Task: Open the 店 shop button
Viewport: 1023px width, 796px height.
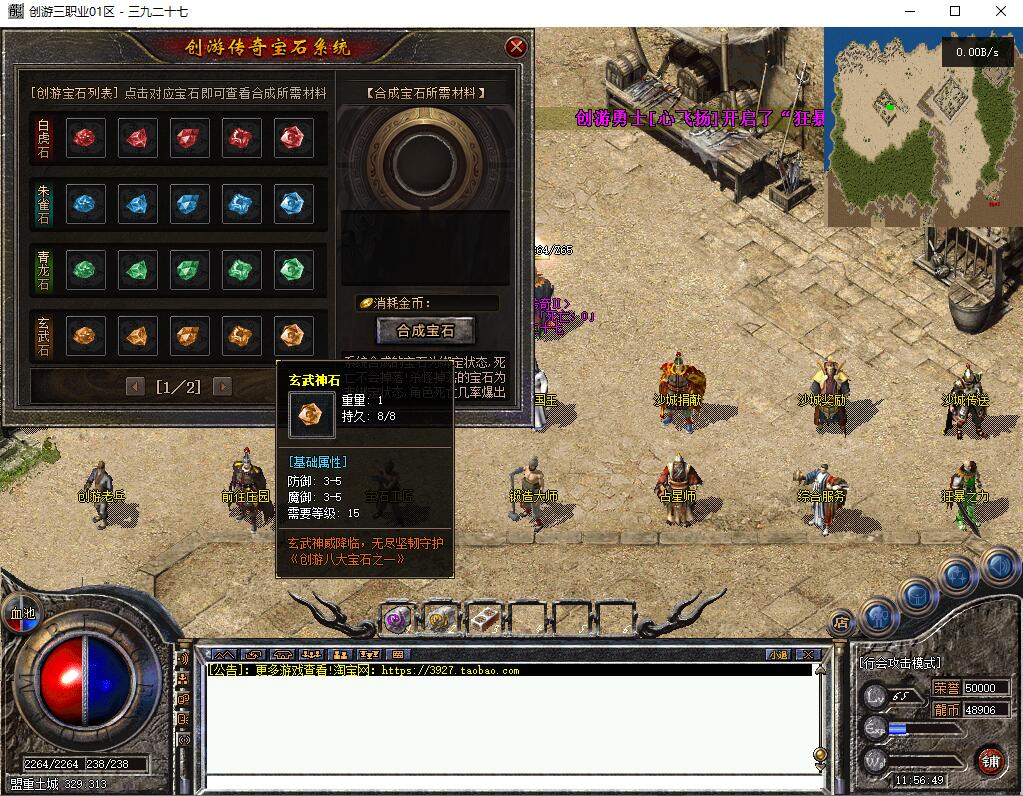Action: click(x=841, y=623)
